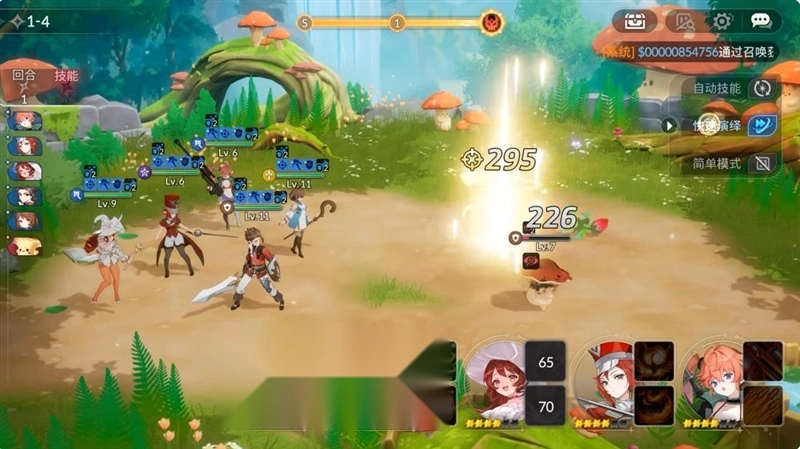This screenshot has height=449, width=800.
Task: Open the chat speech bubble
Action: pyautogui.click(x=761, y=21)
